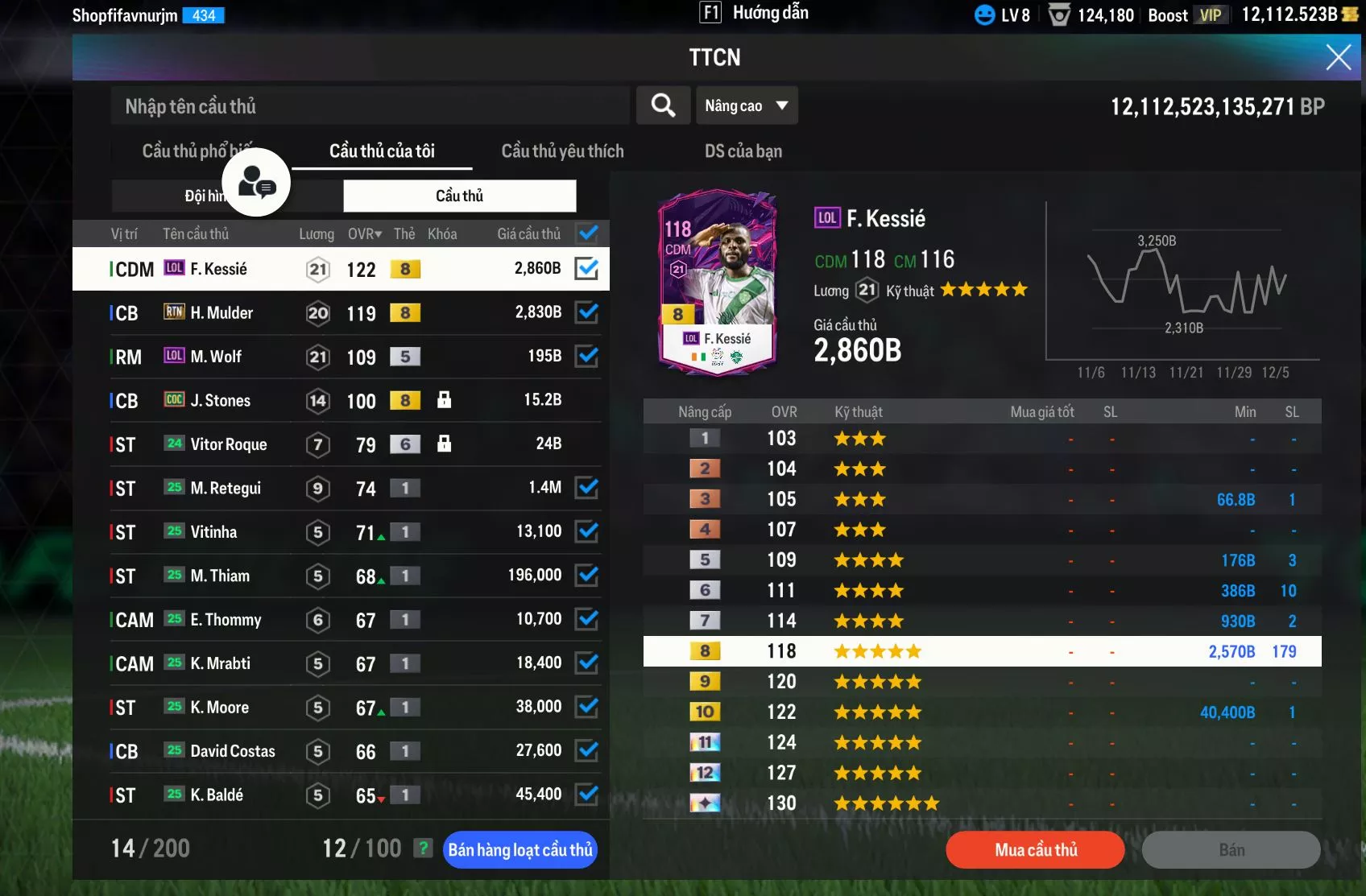Click the red Mua cầu thủ button
The image size is (1366, 896).
pyautogui.click(x=1035, y=850)
